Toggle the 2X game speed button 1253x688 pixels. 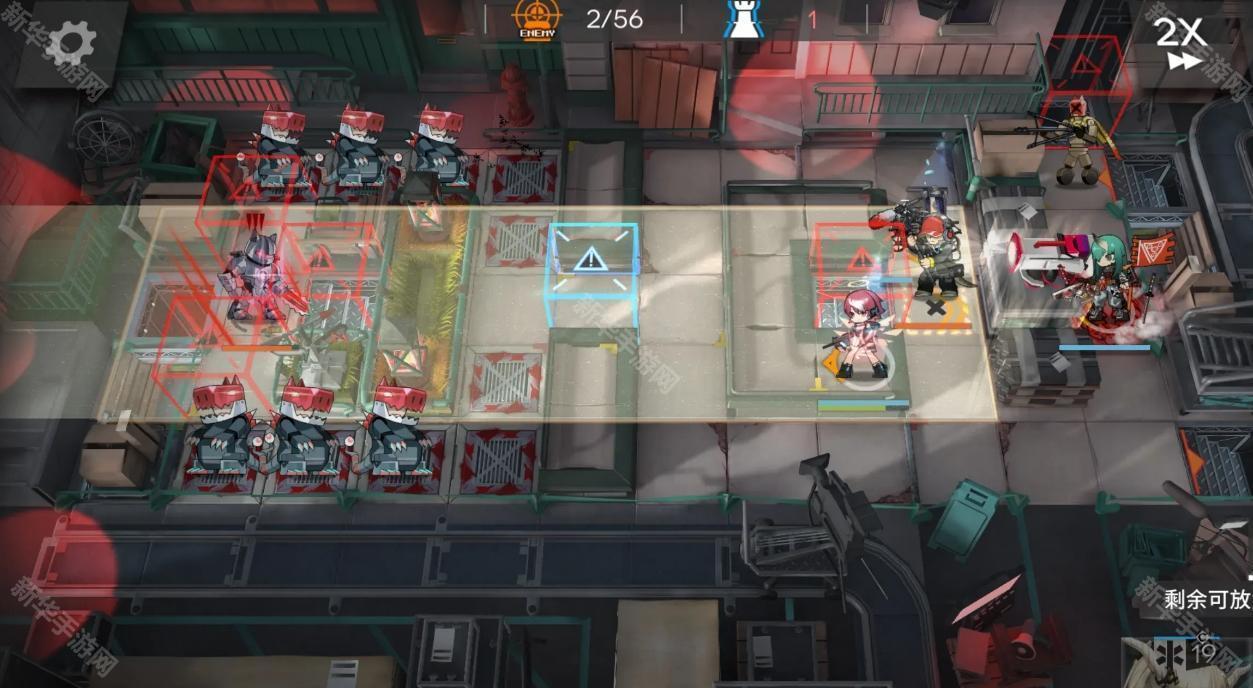[x=1181, y=43]
